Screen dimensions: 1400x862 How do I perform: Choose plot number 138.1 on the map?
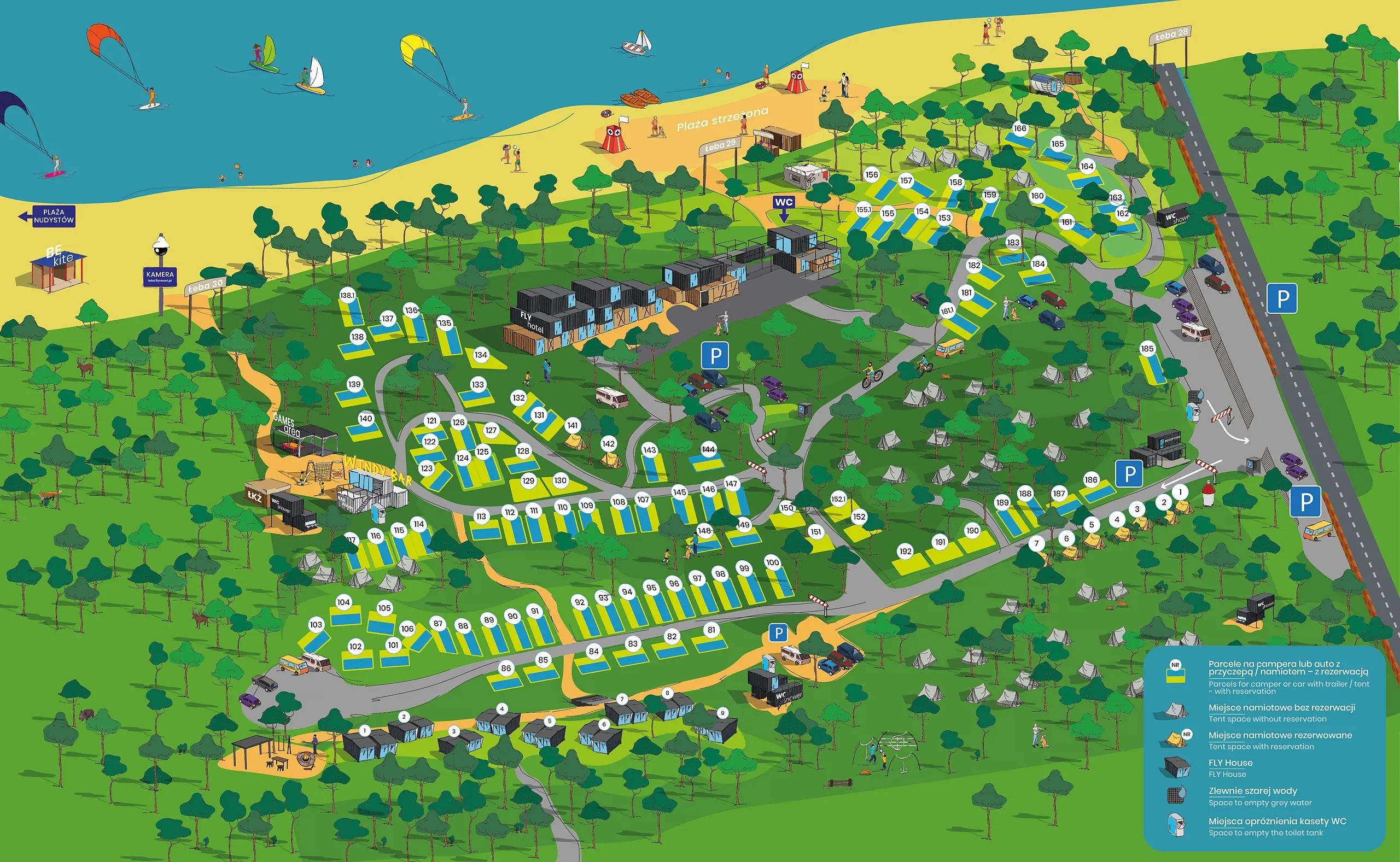[x=347, y=295]
